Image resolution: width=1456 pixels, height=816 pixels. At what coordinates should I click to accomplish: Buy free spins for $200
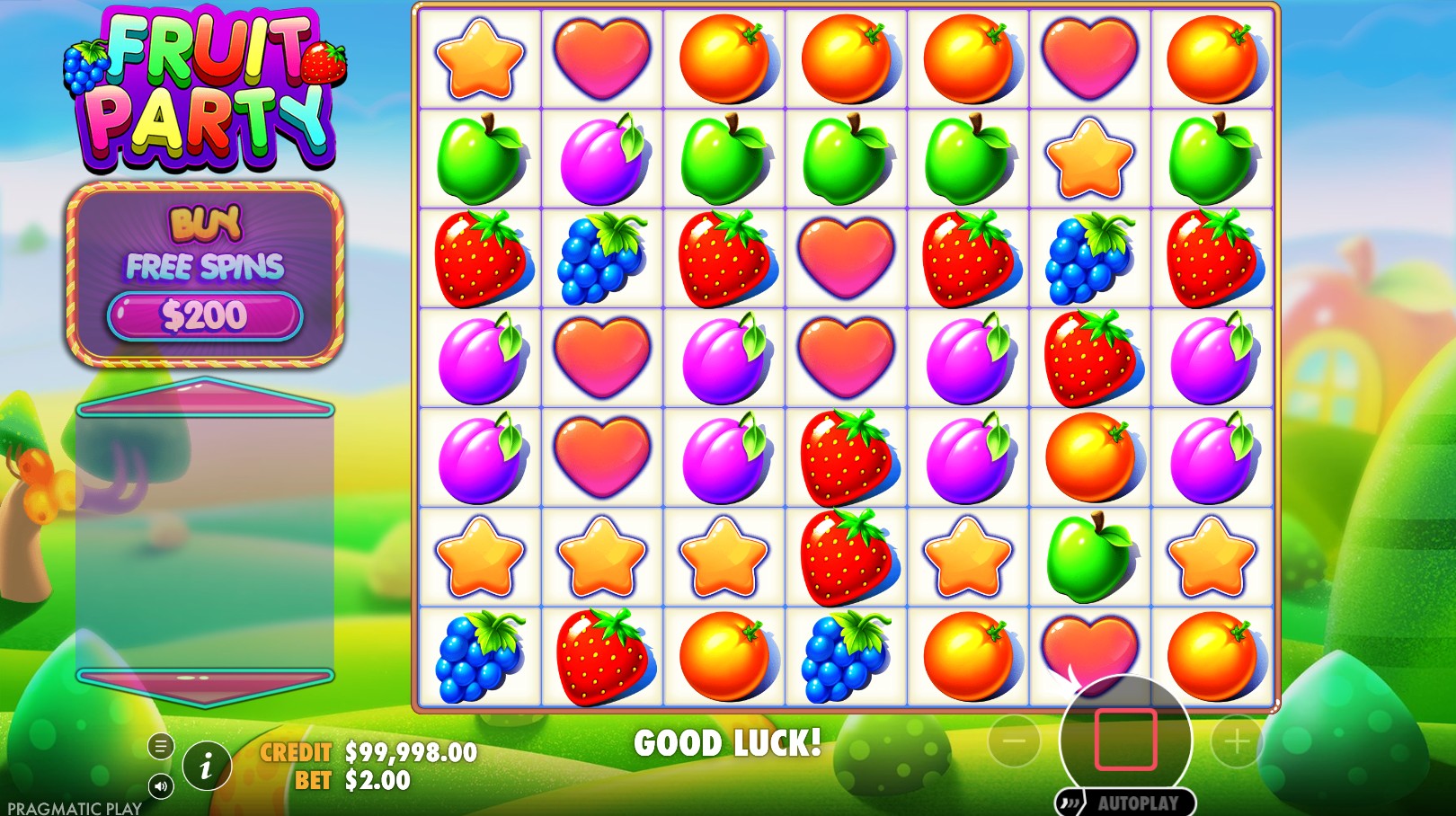(205, 315)
